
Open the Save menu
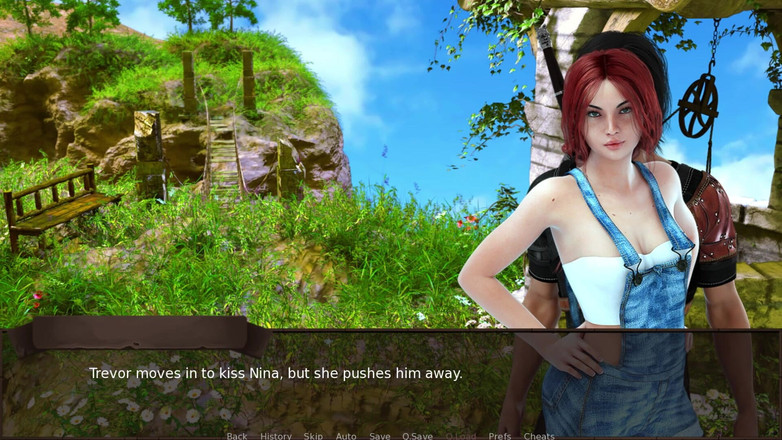pos(380,436)
